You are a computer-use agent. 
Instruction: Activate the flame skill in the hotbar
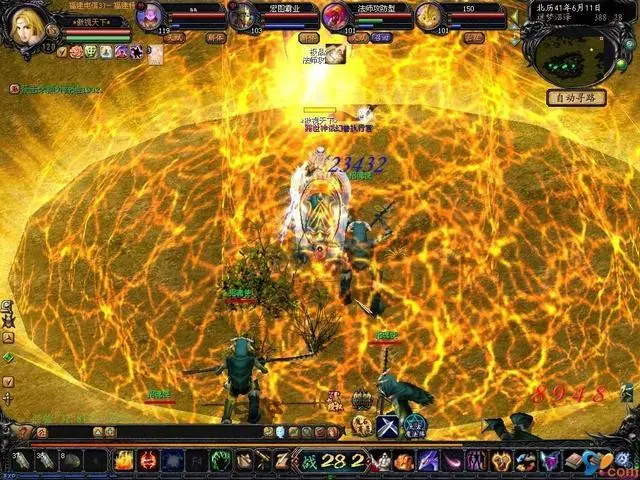pyautogui.click(x=124, y=461)
